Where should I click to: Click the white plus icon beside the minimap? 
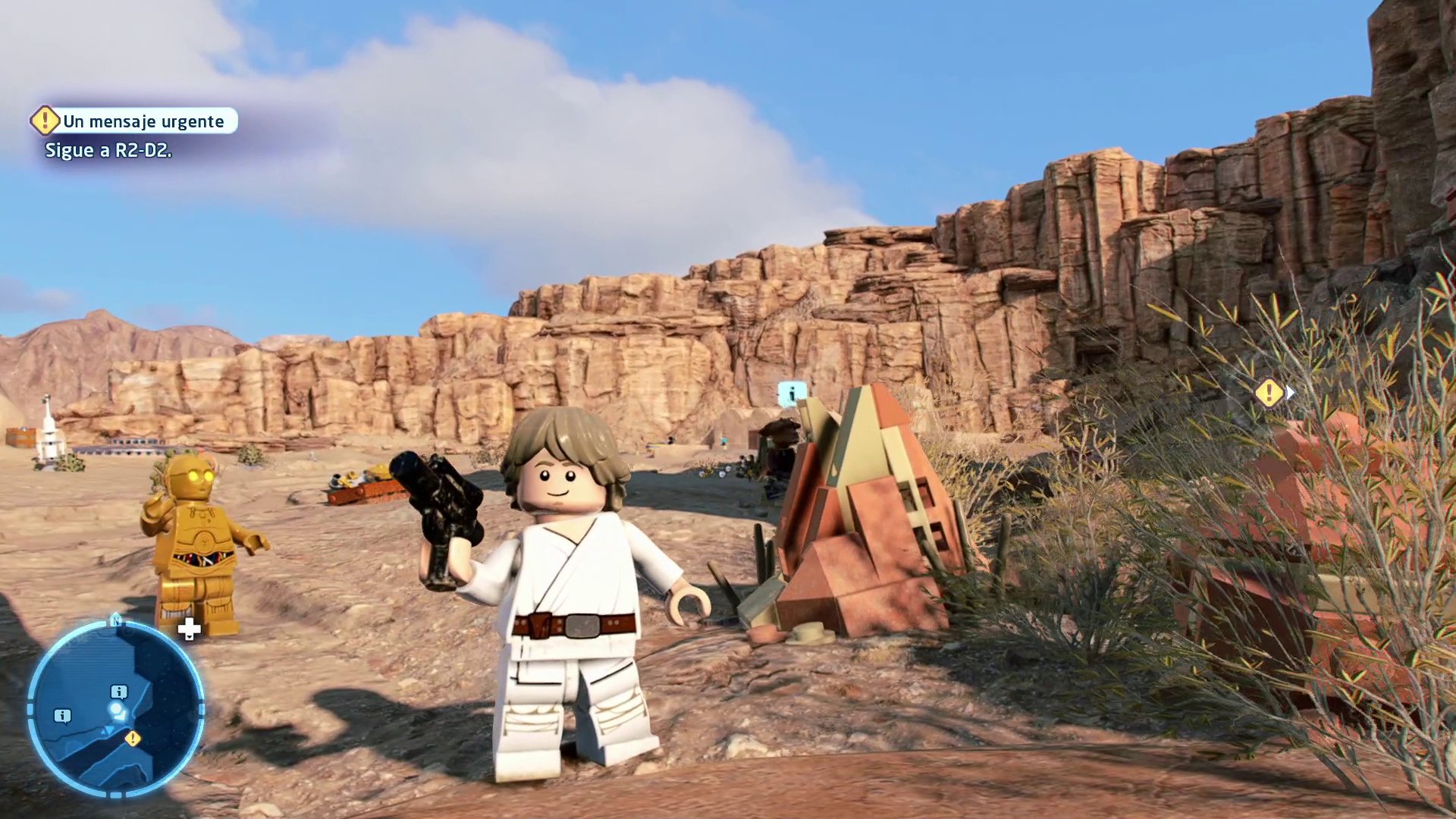click(190, 629)
